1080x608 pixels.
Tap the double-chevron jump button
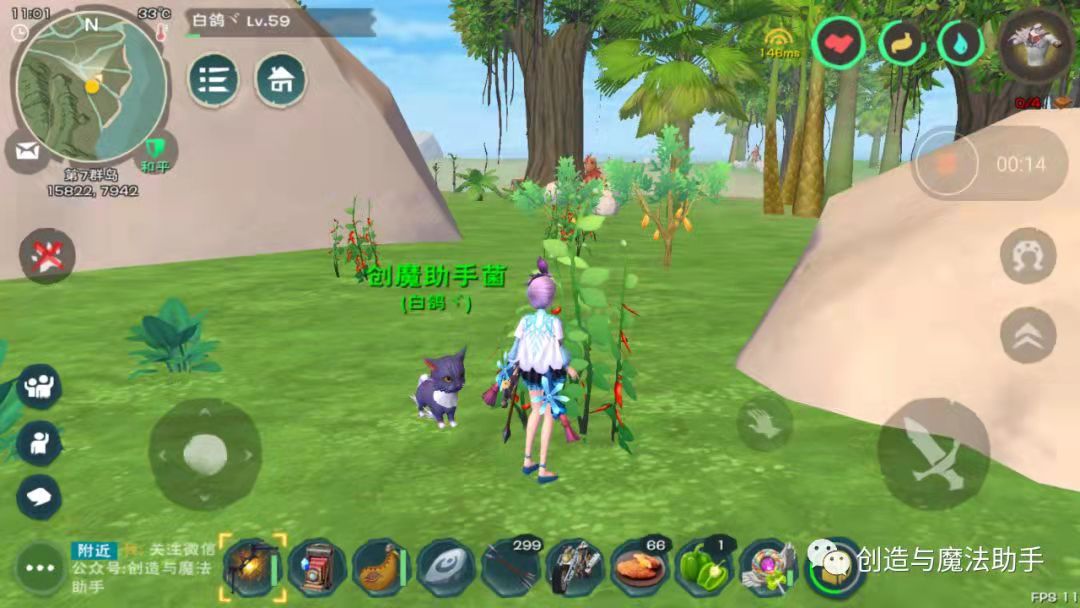click(1027, 335)
